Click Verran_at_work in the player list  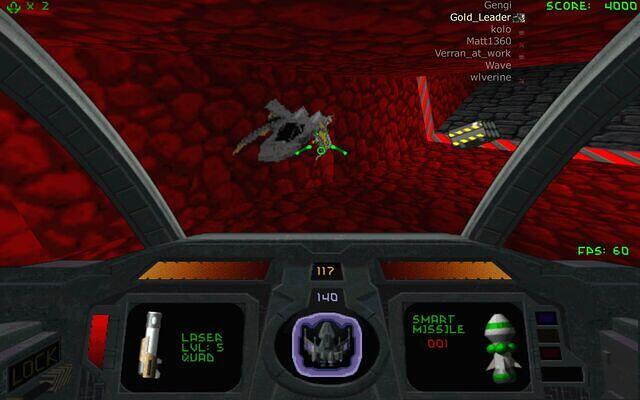(x=472, y=54)
